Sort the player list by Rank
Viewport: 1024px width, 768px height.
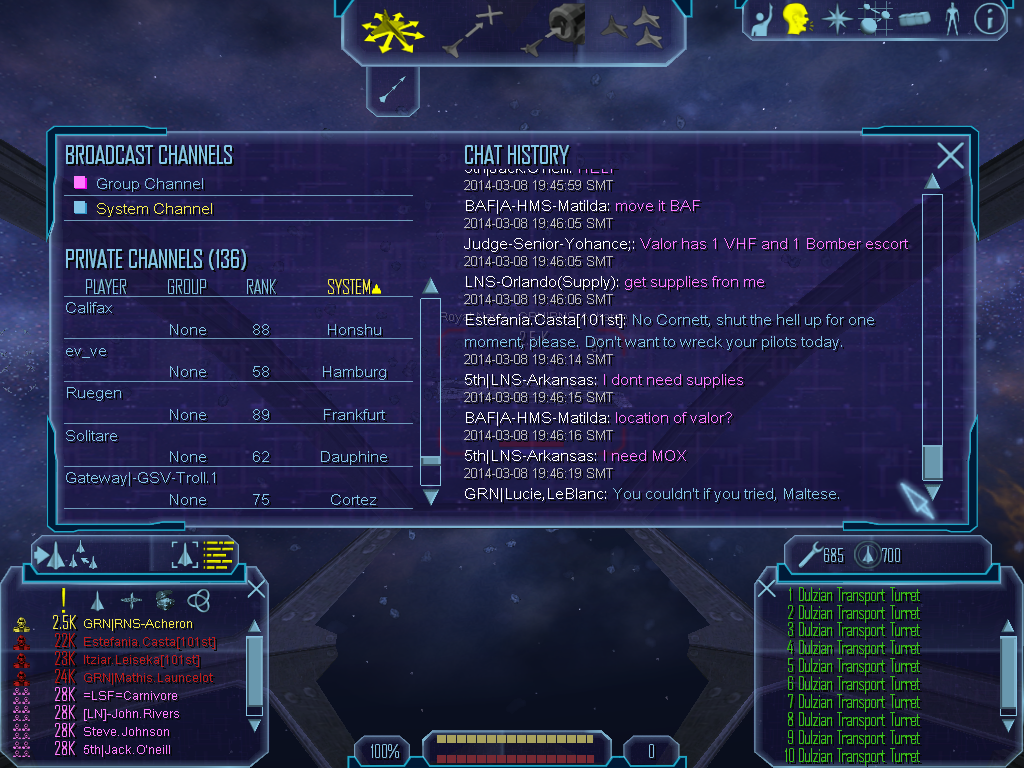[x=260, y=288]
